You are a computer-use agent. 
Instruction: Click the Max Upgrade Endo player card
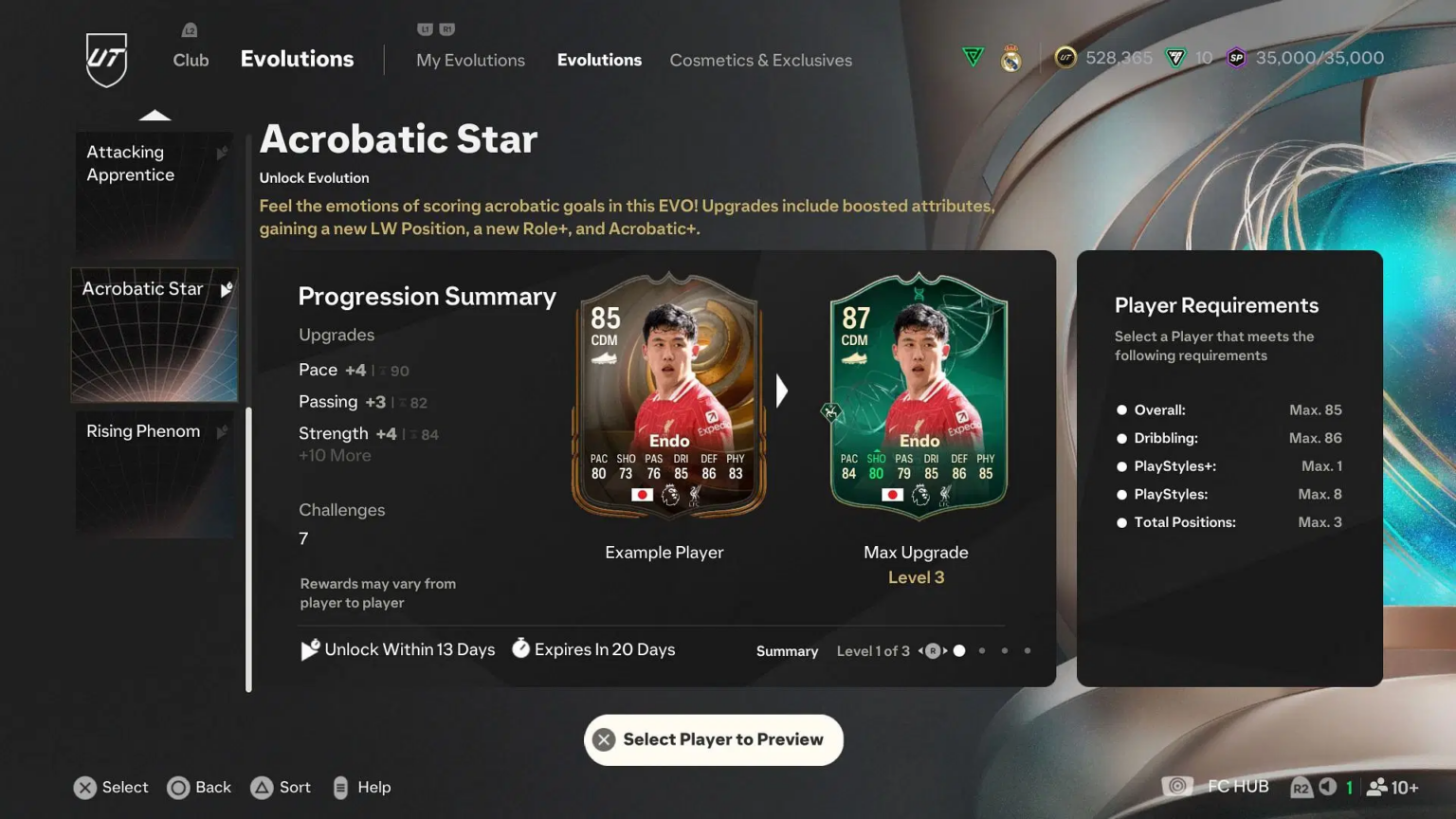pyautogui.click(x=916, y=398)
